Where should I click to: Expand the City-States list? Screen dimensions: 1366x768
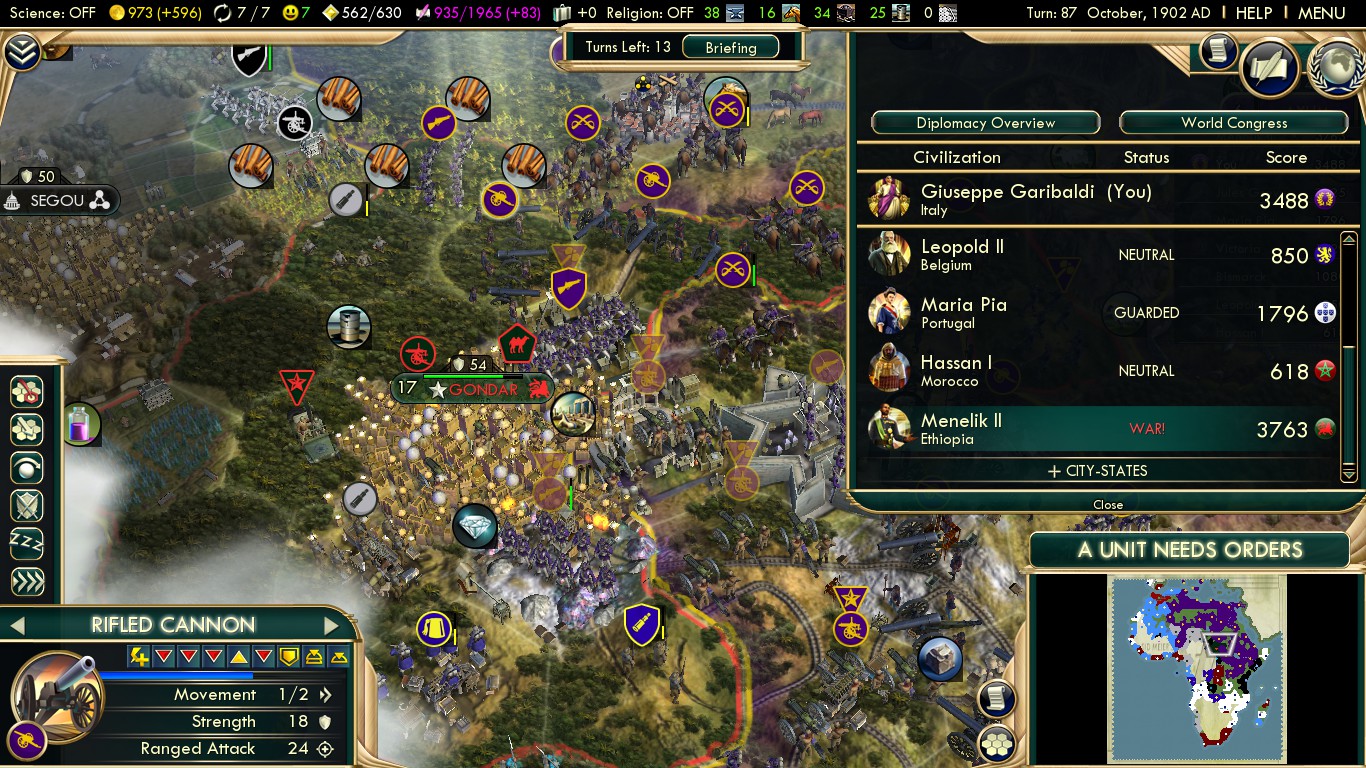click(1097, 471)
